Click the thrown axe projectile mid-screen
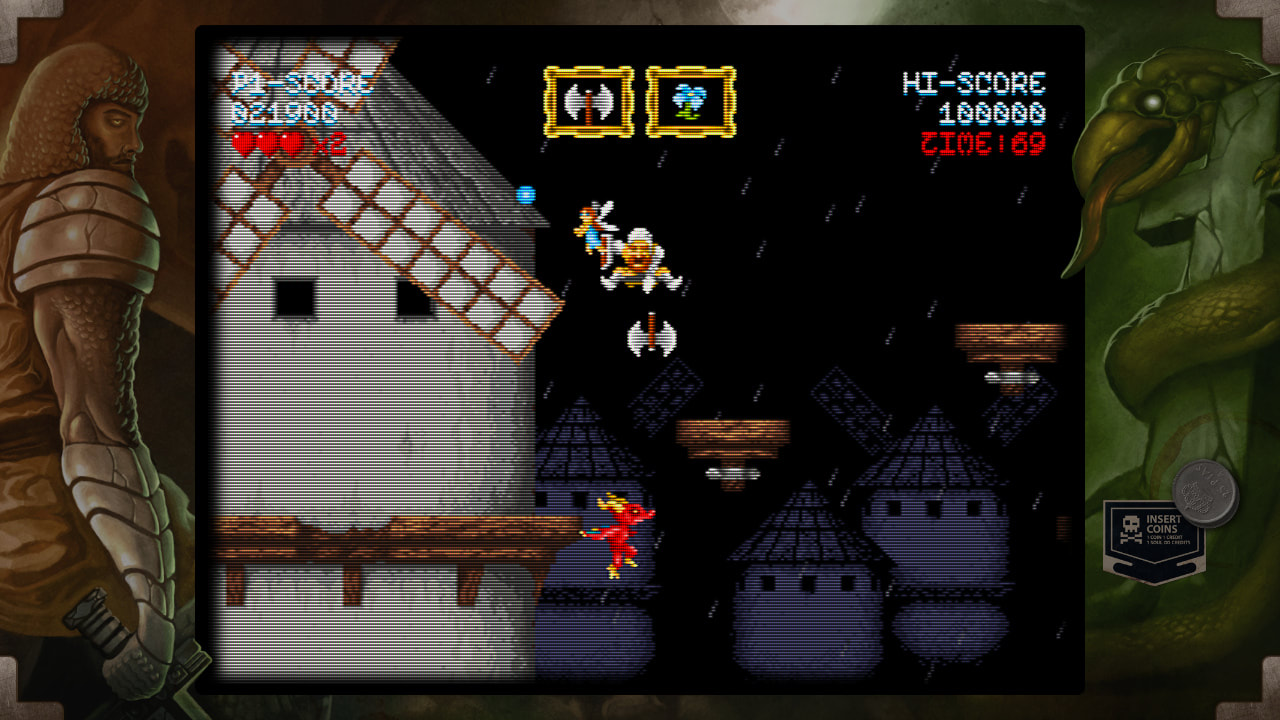The height and width of the screenshot is (720, 1280). [650, 334]
